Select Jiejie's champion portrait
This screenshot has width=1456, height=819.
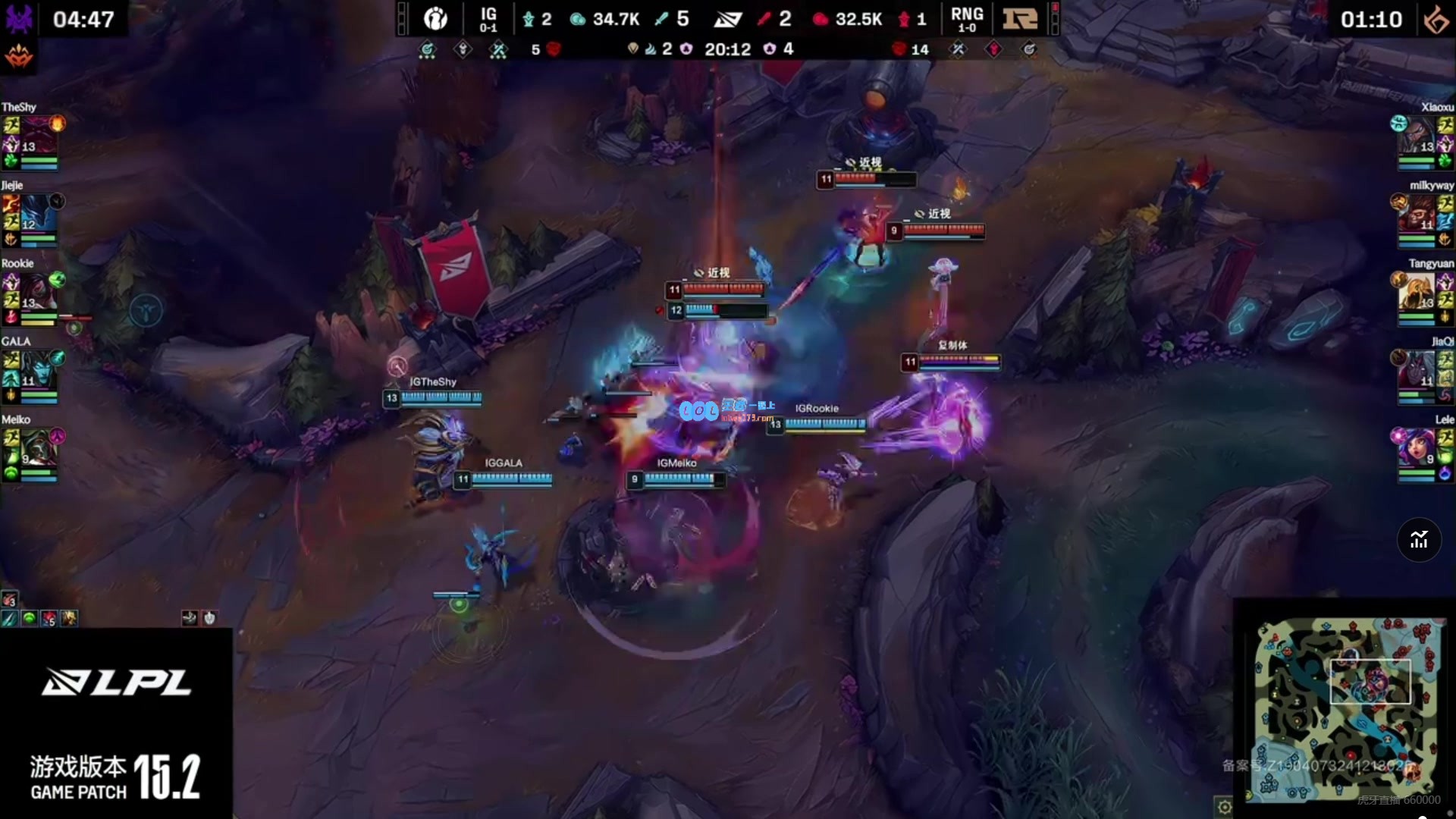point(38,213)
